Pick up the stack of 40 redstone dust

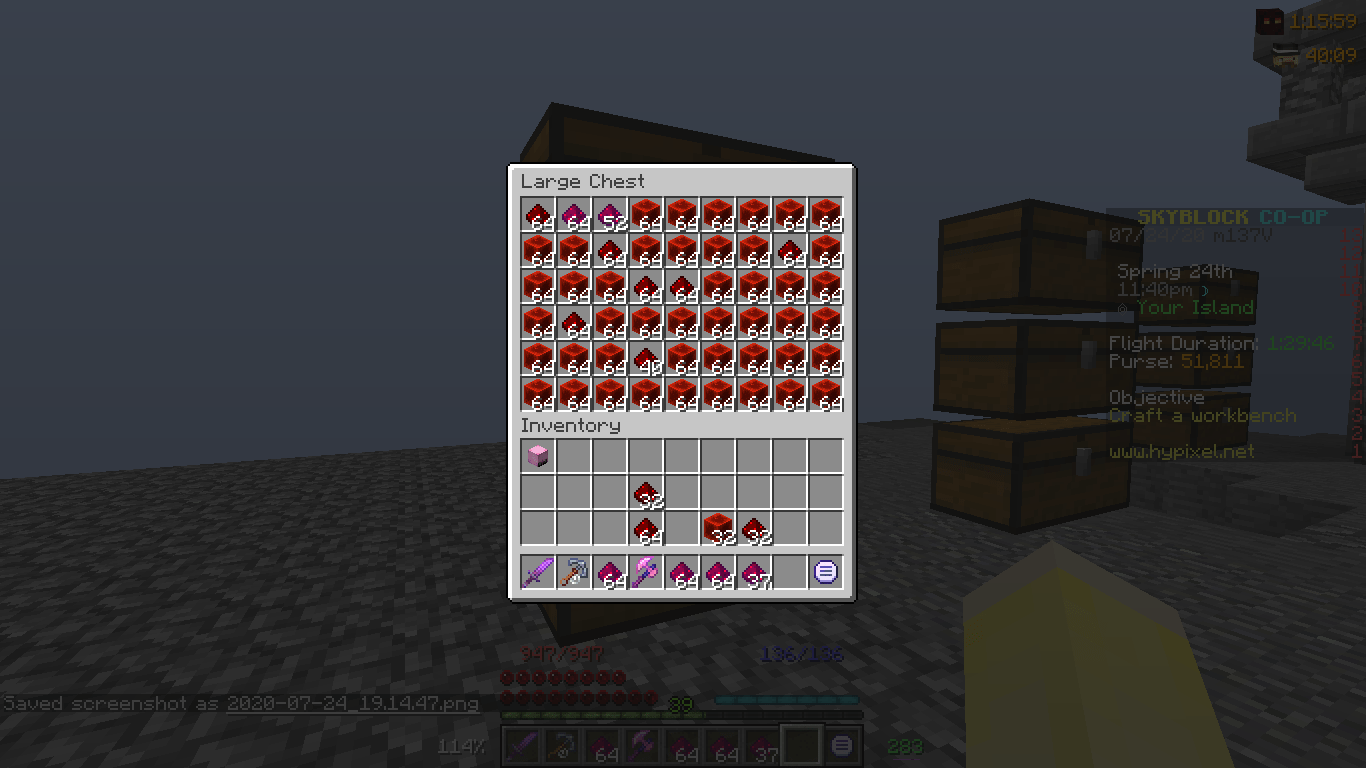tap(645, 356)
